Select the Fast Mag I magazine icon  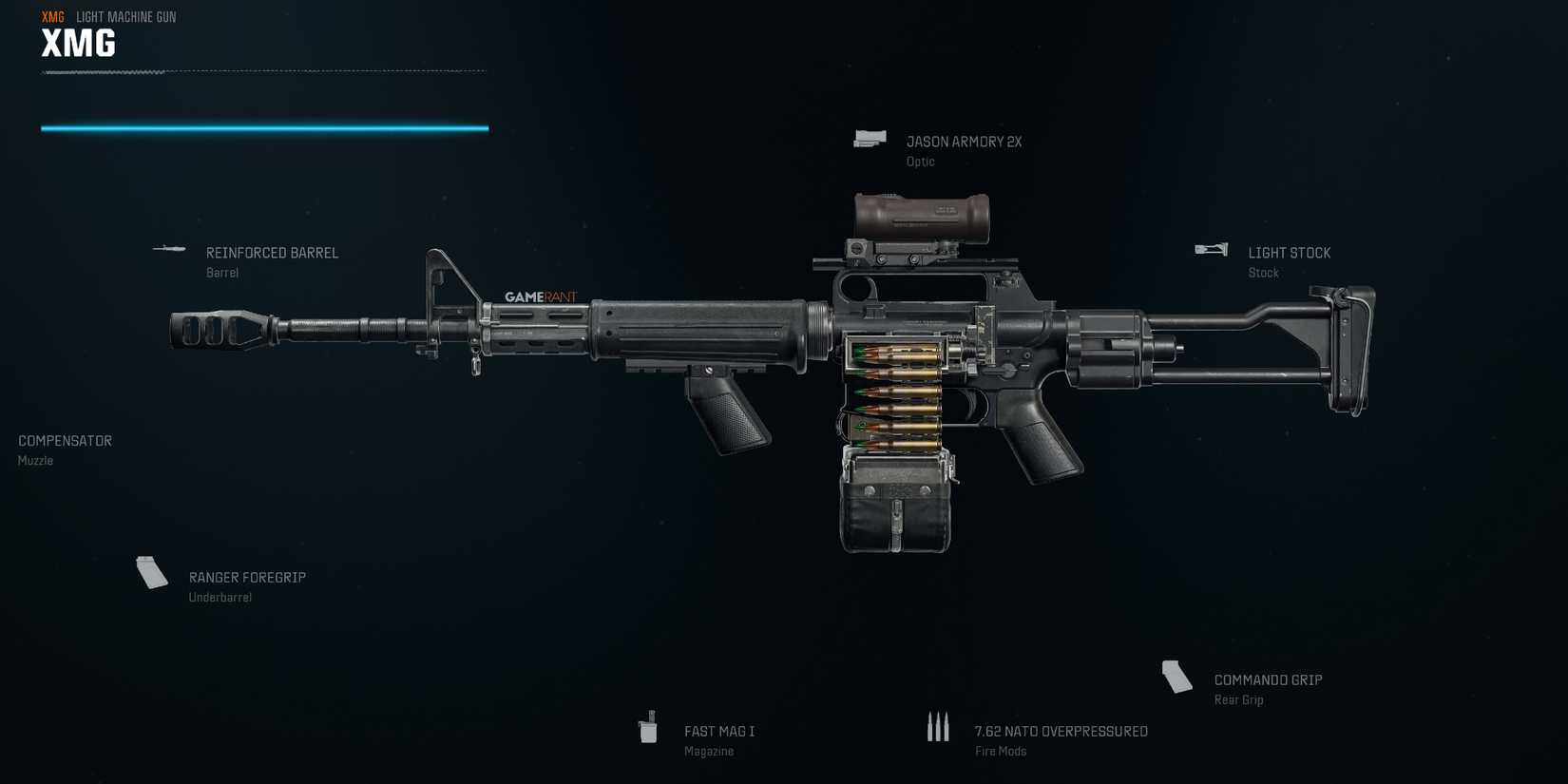pyautogui.click(x=650, y=729)
